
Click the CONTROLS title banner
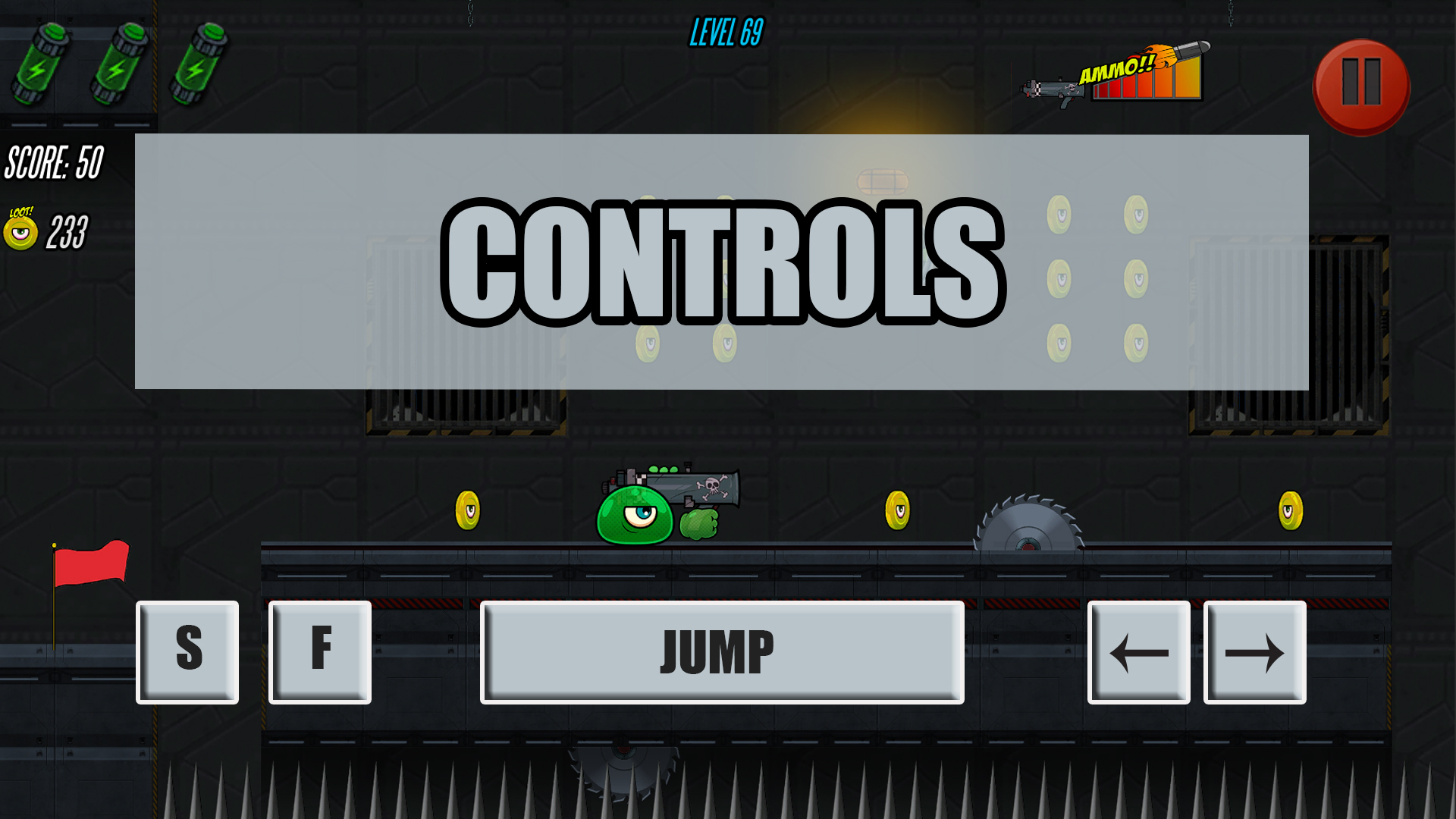click(x=724, y=258)
